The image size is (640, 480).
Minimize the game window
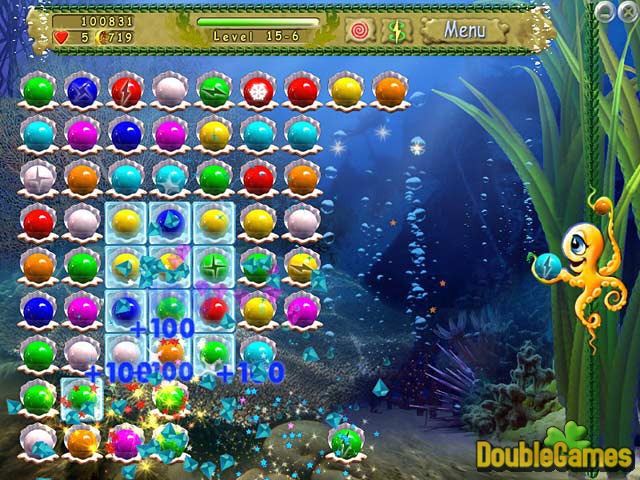click(606, 10)
